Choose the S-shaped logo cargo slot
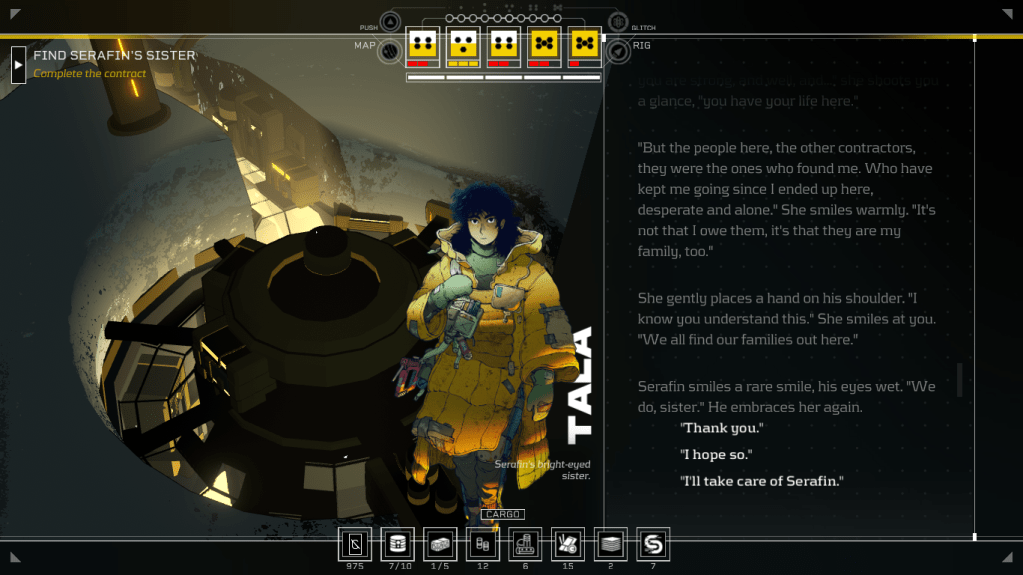 (x=654, y=544)
